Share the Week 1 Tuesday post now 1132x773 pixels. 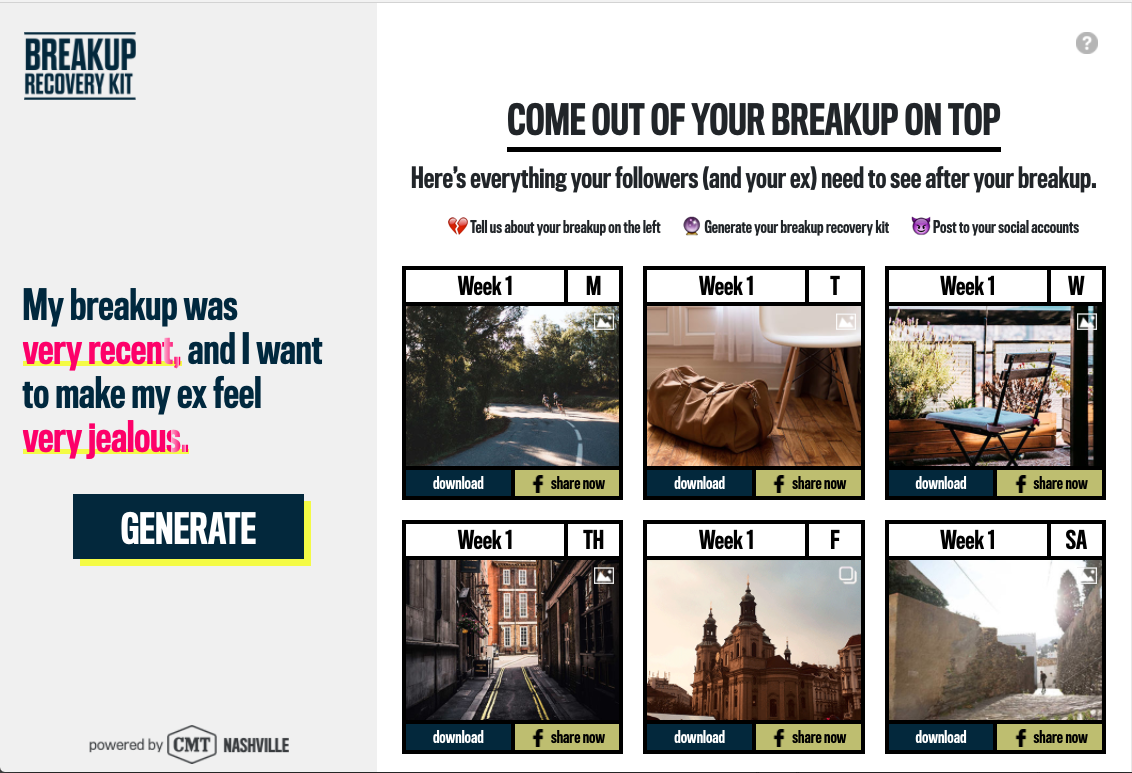coord(808,483)
